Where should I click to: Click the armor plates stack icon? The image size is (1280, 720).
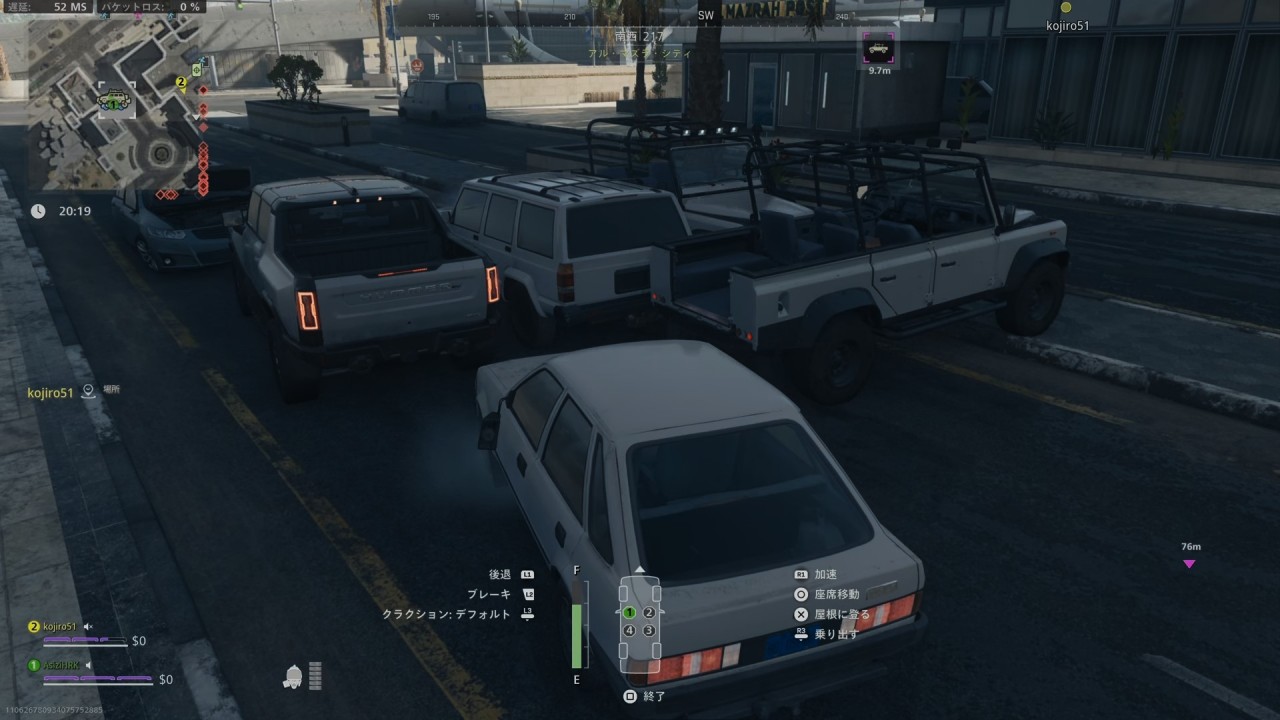click(315, 675)
